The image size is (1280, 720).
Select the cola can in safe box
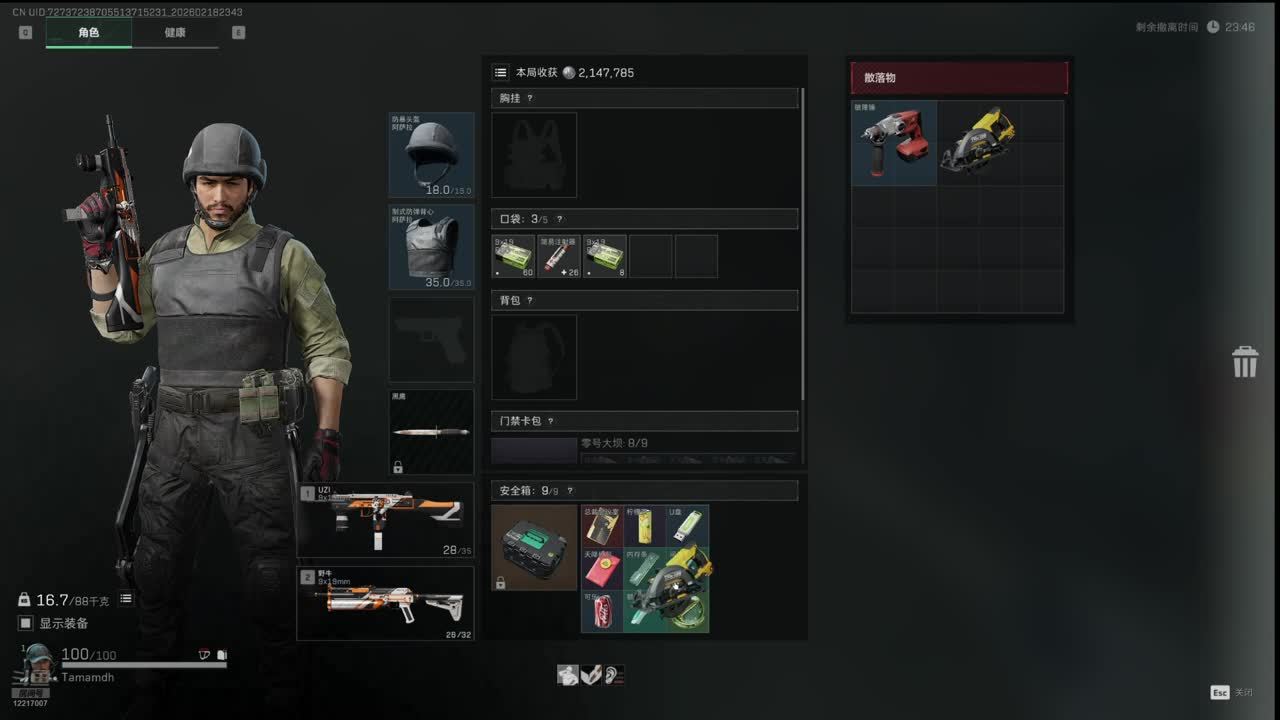pos(602,611)
